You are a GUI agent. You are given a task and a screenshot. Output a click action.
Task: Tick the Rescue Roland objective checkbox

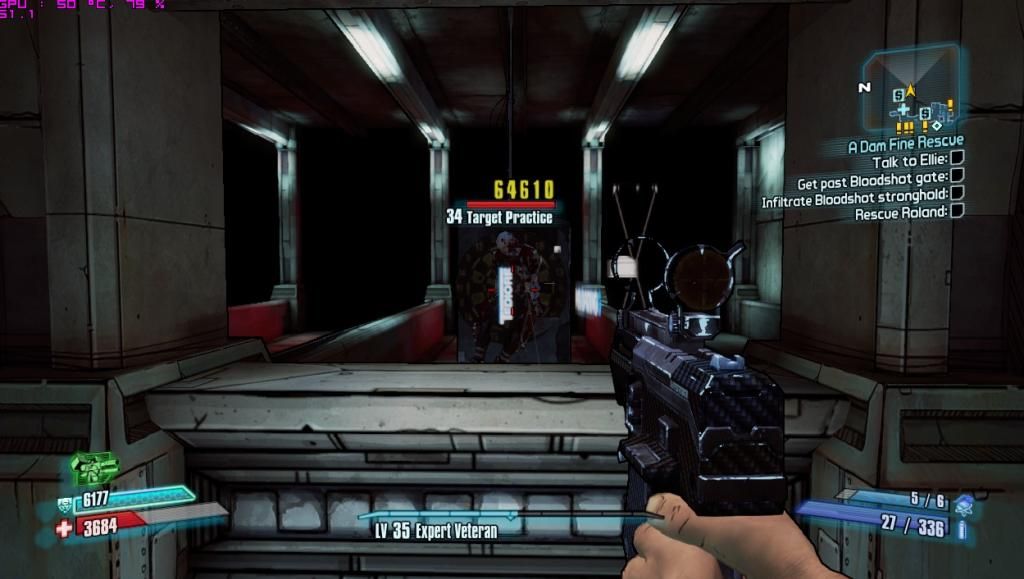tap(957, 211)
